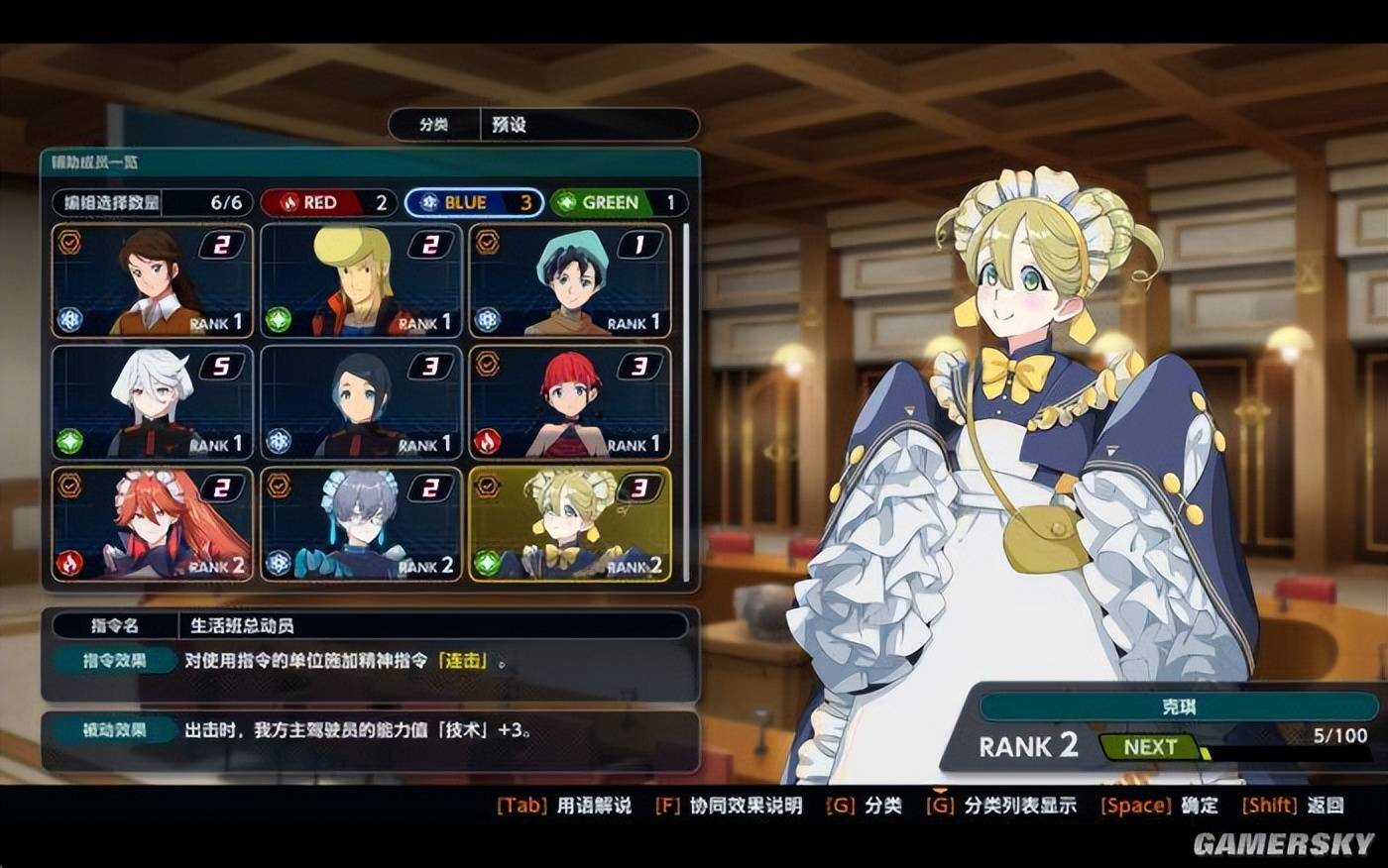The image size is (1388, 868).
Task: Click the crew list scrollbar
Action: pos(686,396)
